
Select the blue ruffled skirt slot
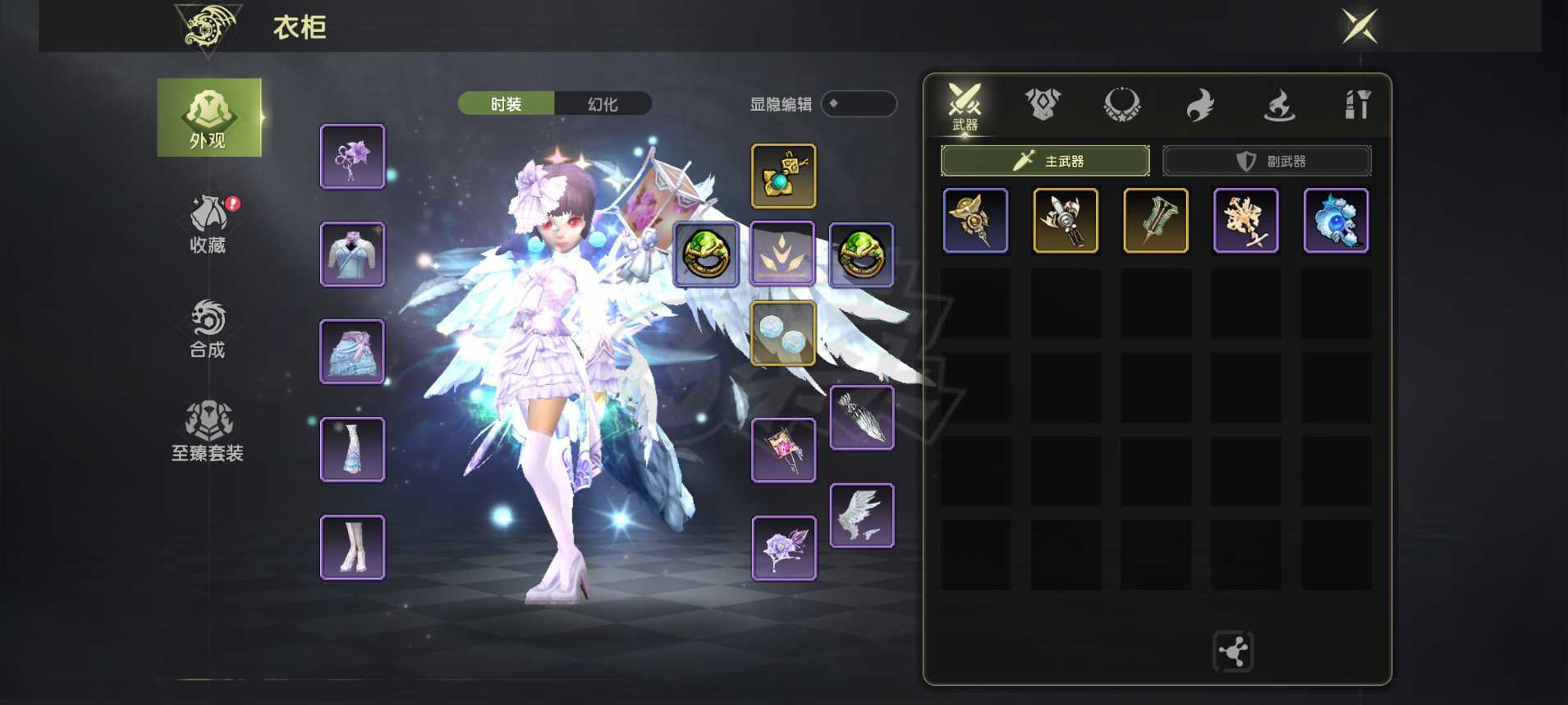352,351
